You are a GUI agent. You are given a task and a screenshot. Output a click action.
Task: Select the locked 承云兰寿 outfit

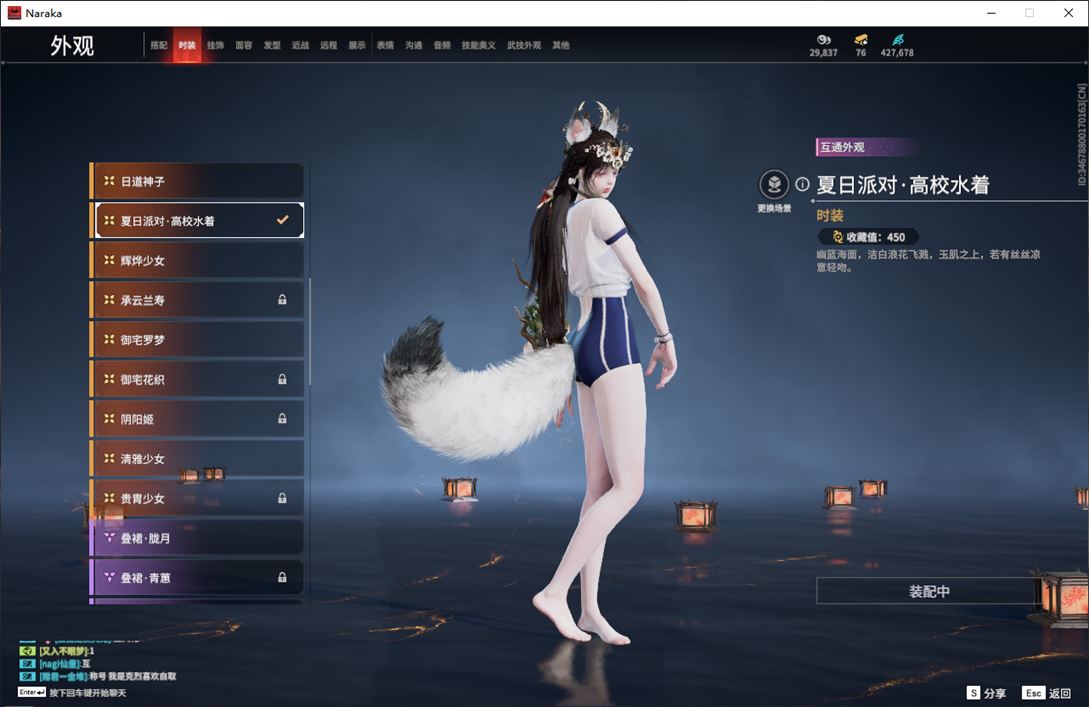tap(198, 300)
